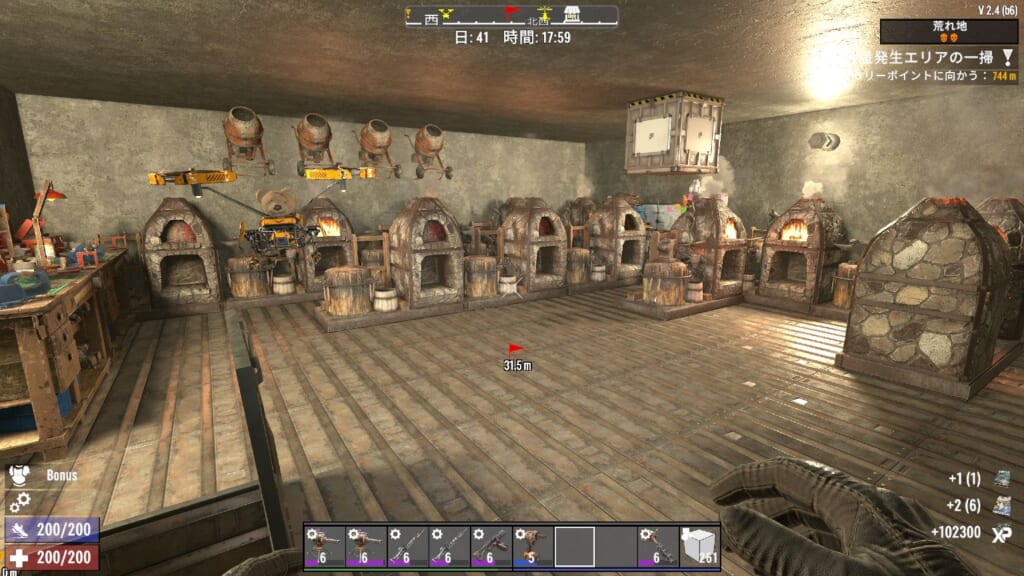Screen dimensions: 1024x576
Task: Click the armor Bonus buff icon
Action: coord(19,475)
